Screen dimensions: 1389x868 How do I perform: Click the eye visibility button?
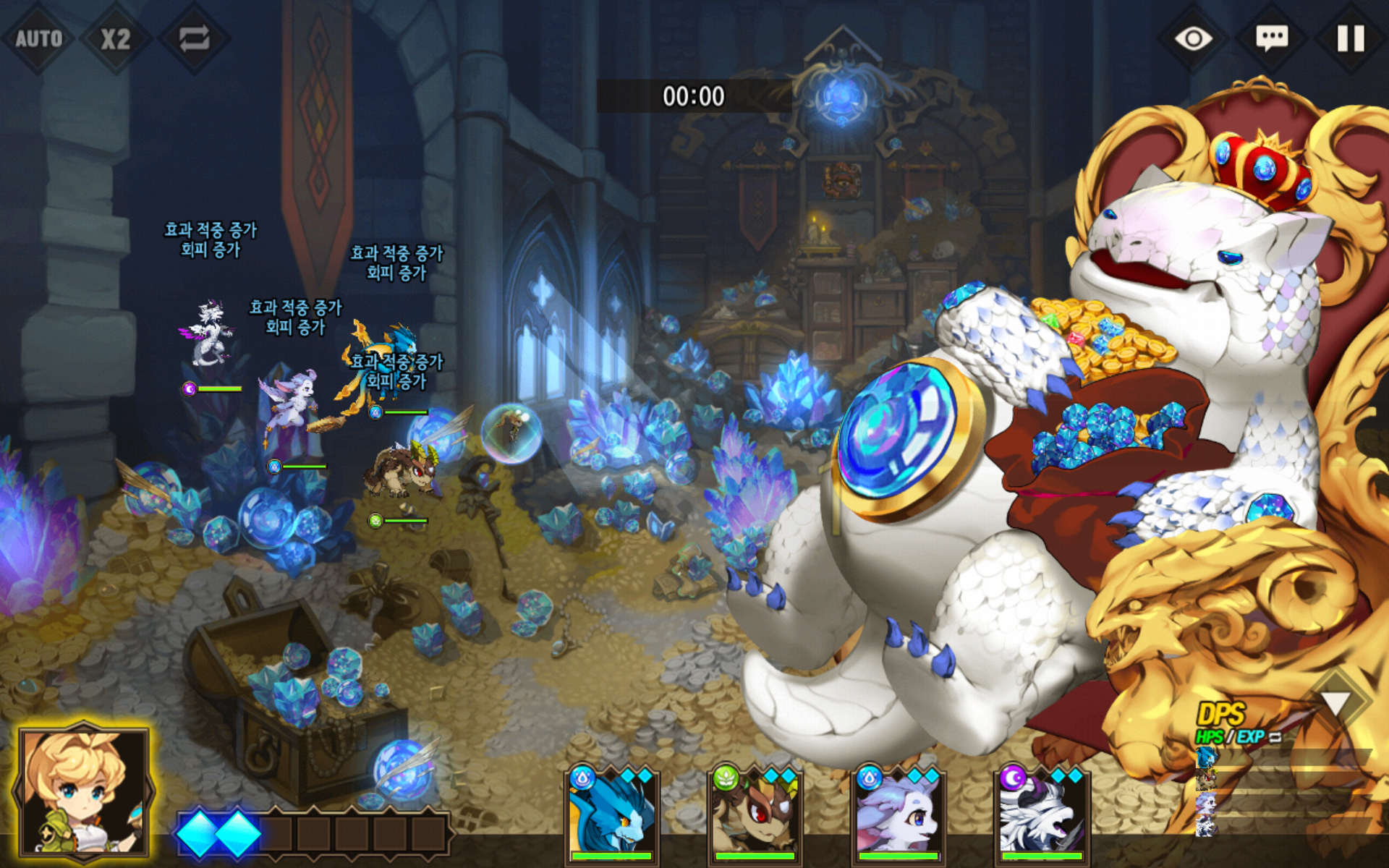[1193, 38]
